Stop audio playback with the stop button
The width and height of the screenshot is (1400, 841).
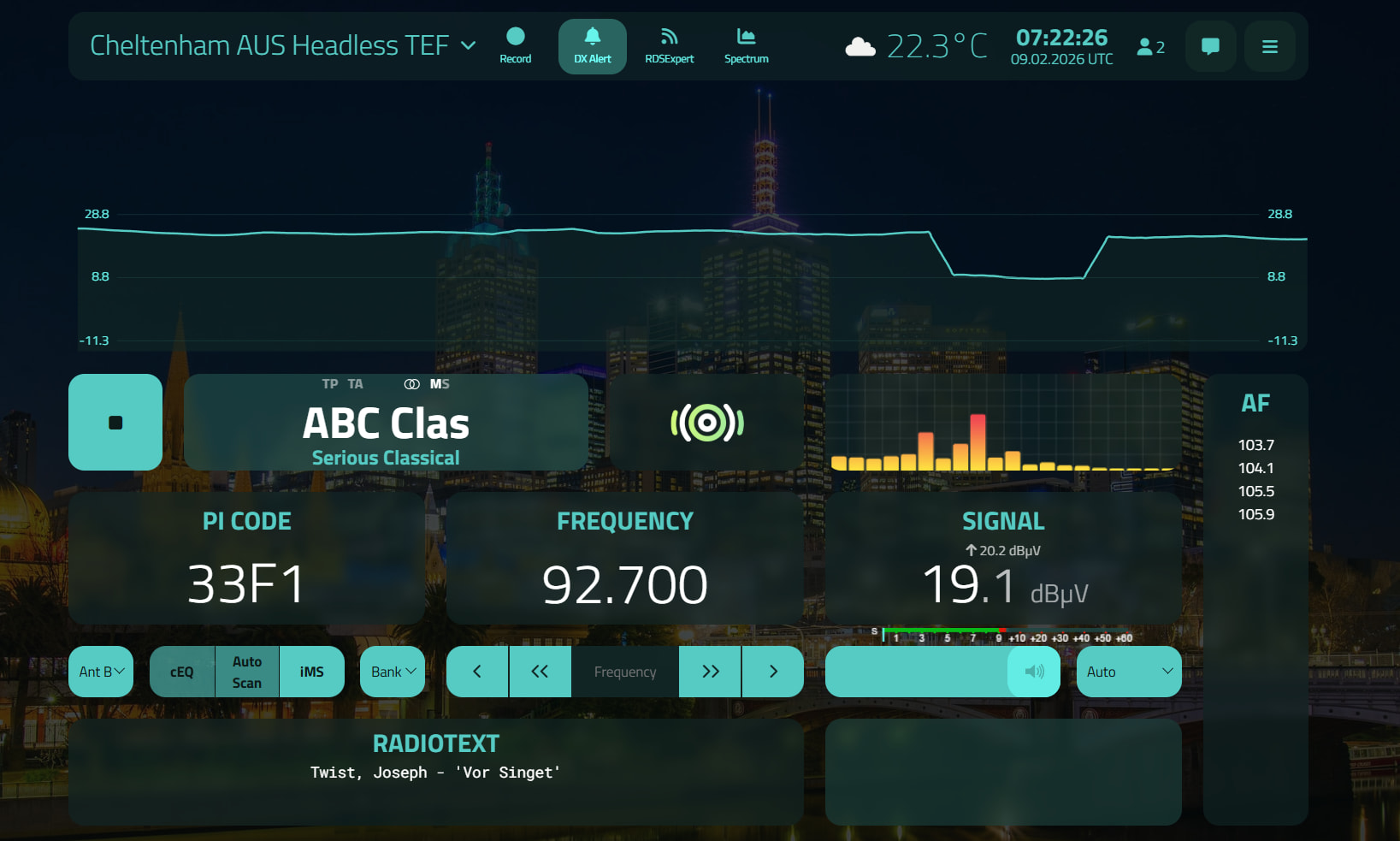coord(115,422)
